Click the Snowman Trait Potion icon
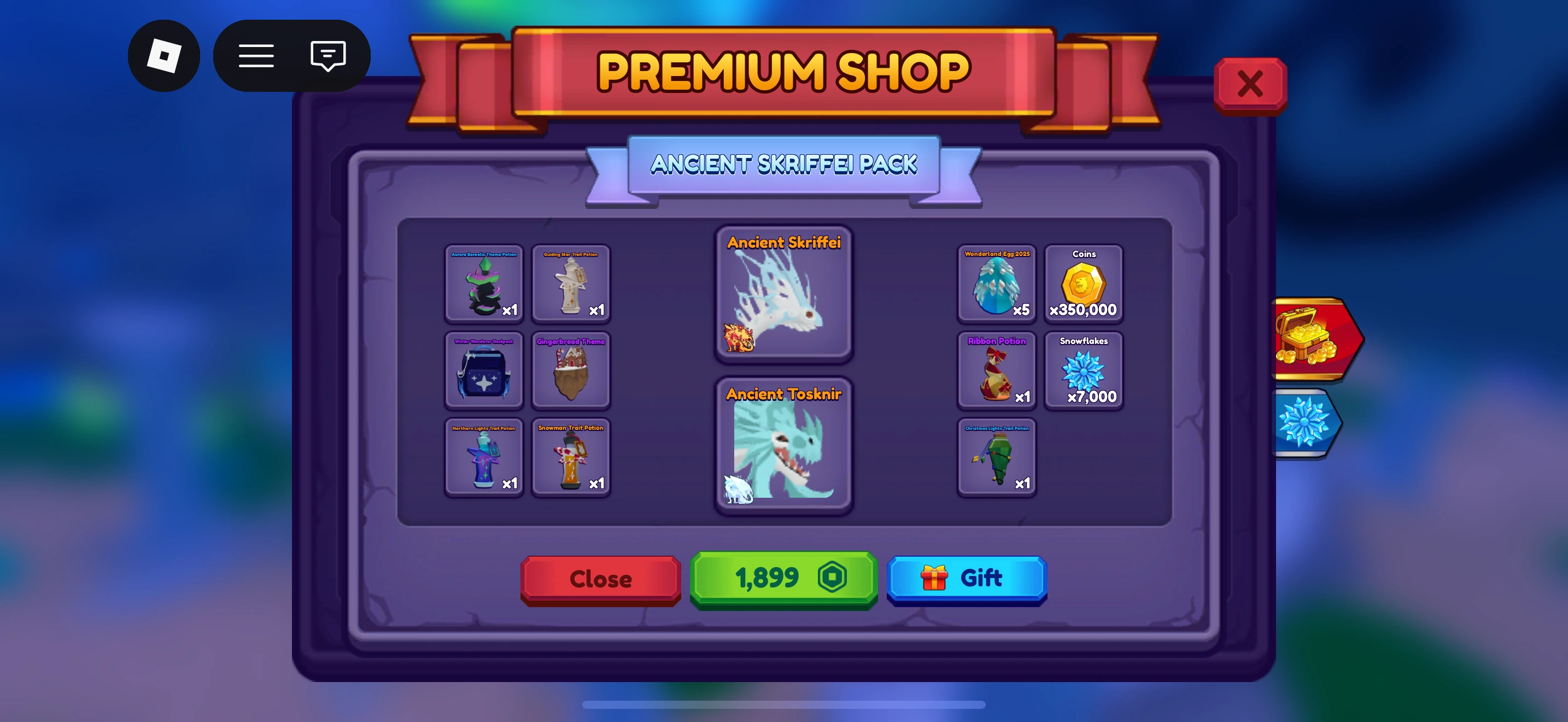1568x722 pixels. click(571, 457)
